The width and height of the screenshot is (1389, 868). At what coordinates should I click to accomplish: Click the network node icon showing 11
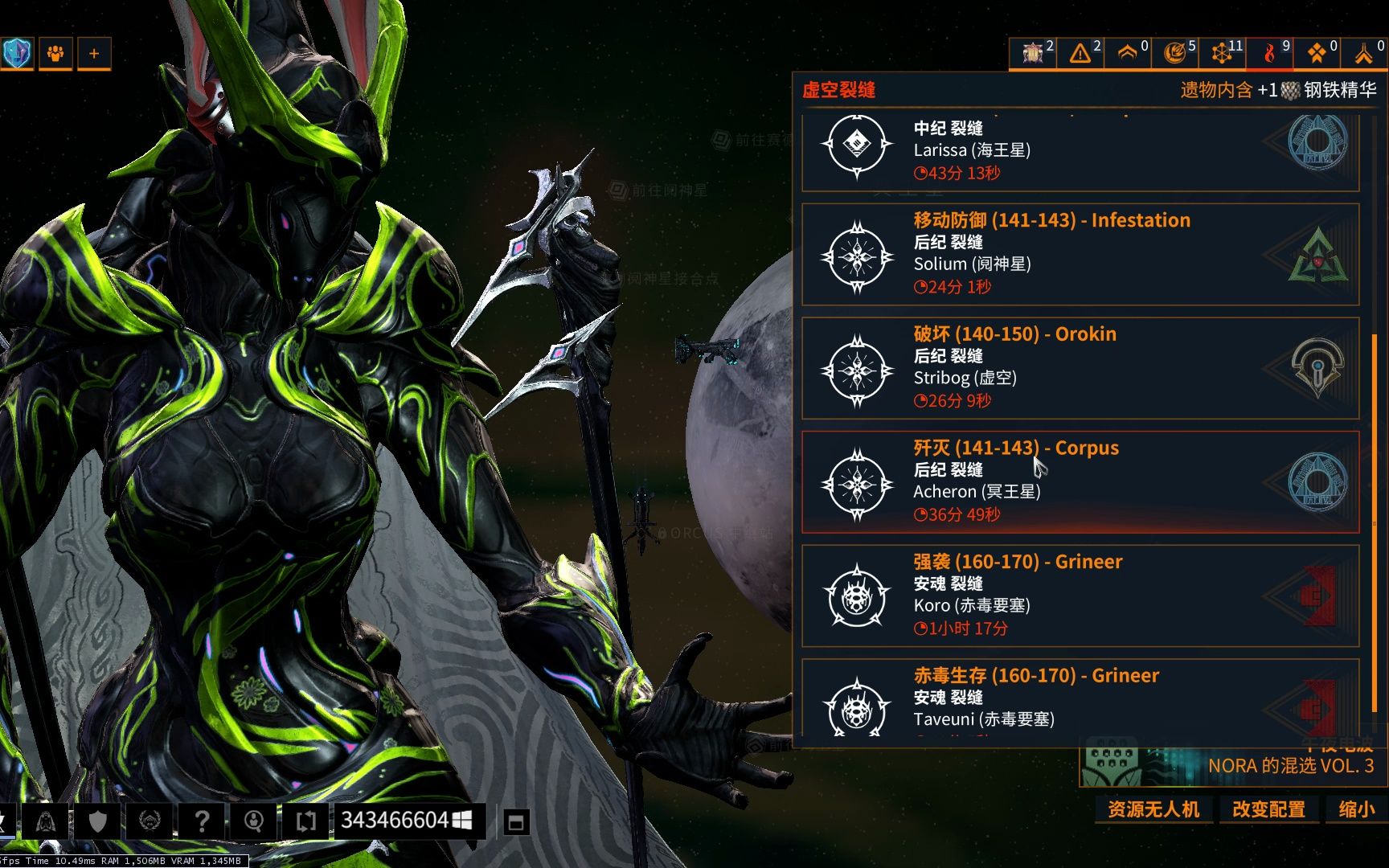(1220, 53)
